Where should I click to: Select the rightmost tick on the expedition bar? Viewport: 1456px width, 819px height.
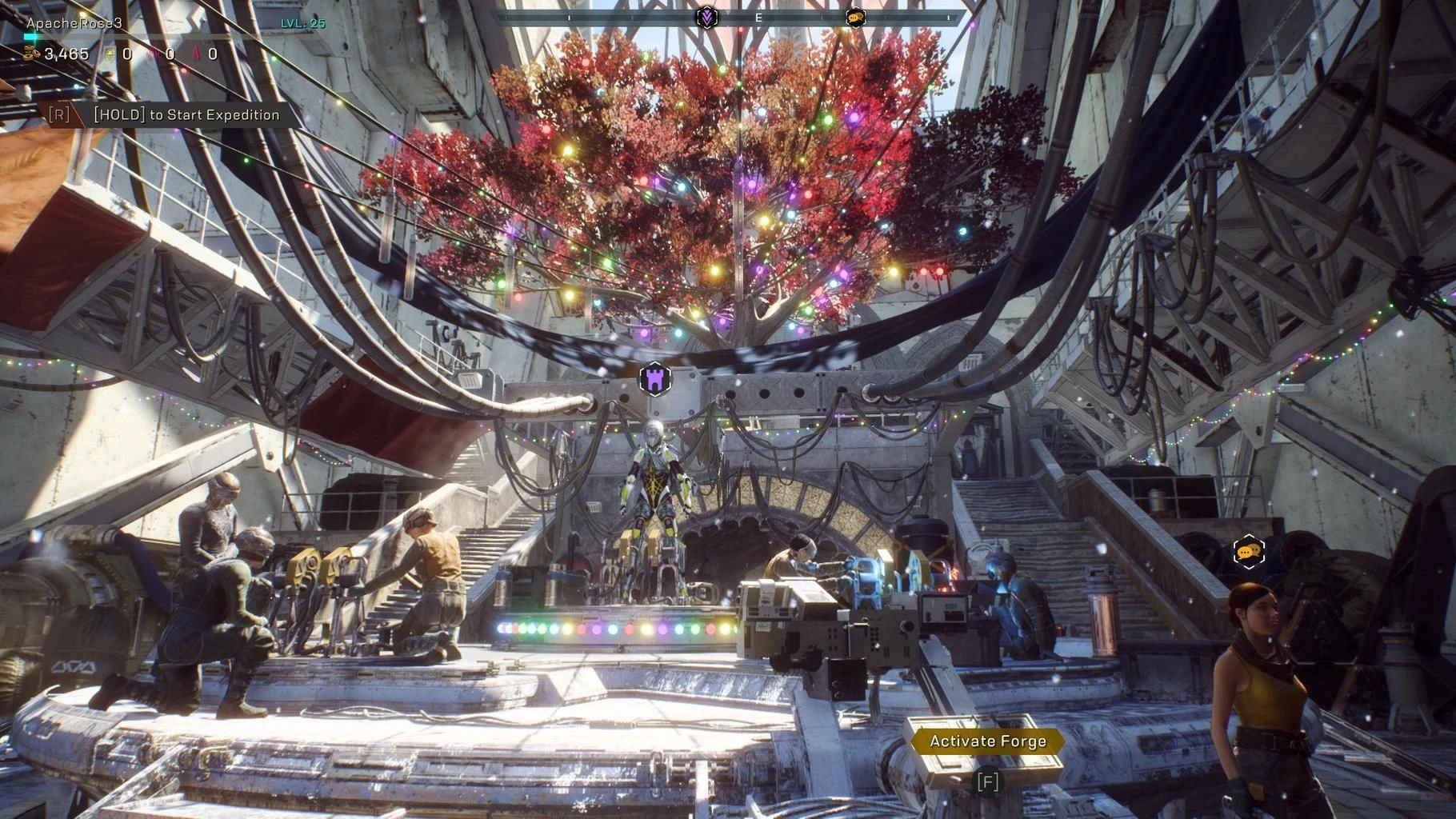pos(947,17)
